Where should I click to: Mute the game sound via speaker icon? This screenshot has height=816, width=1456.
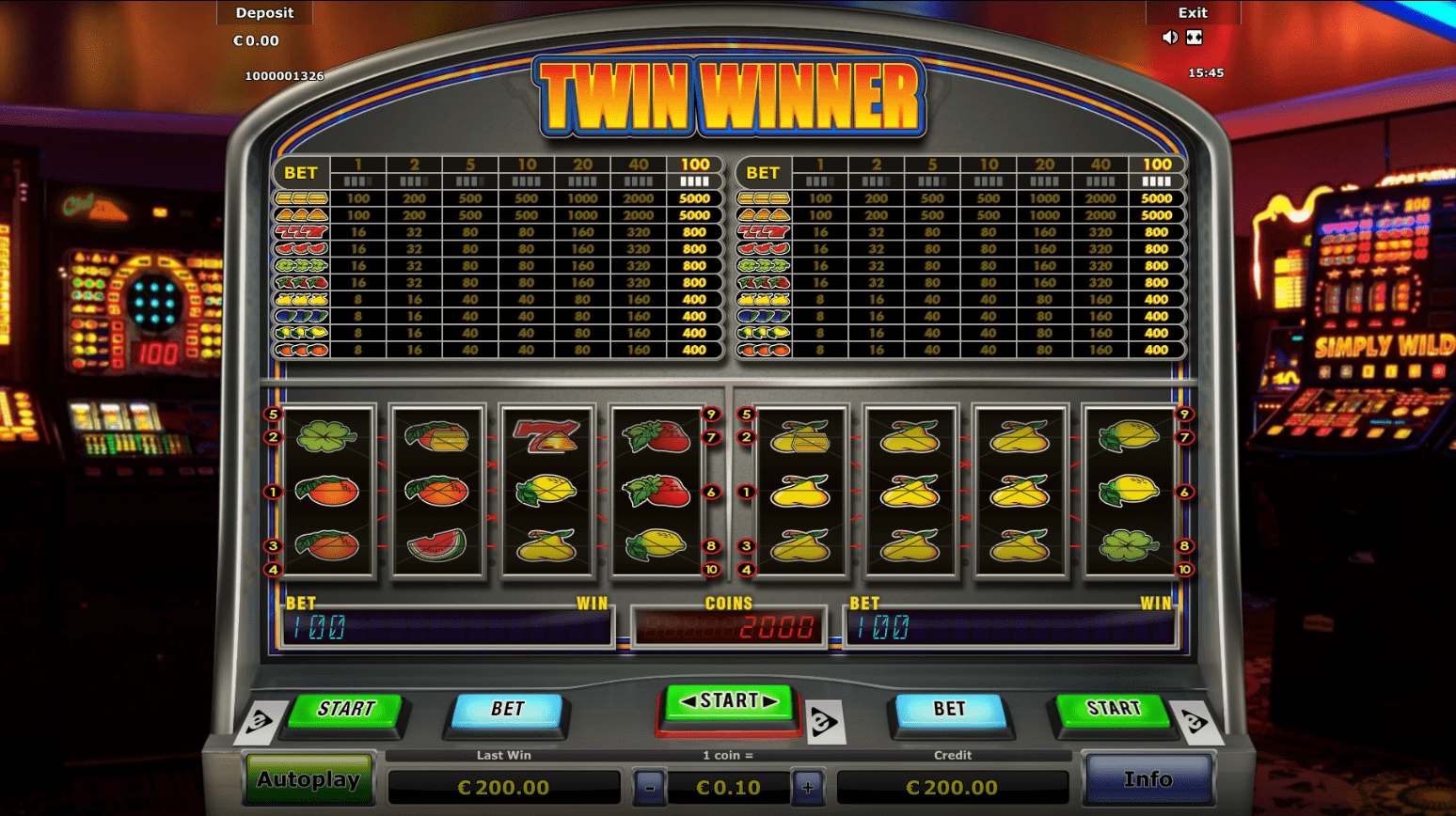tap(1169, 37)
